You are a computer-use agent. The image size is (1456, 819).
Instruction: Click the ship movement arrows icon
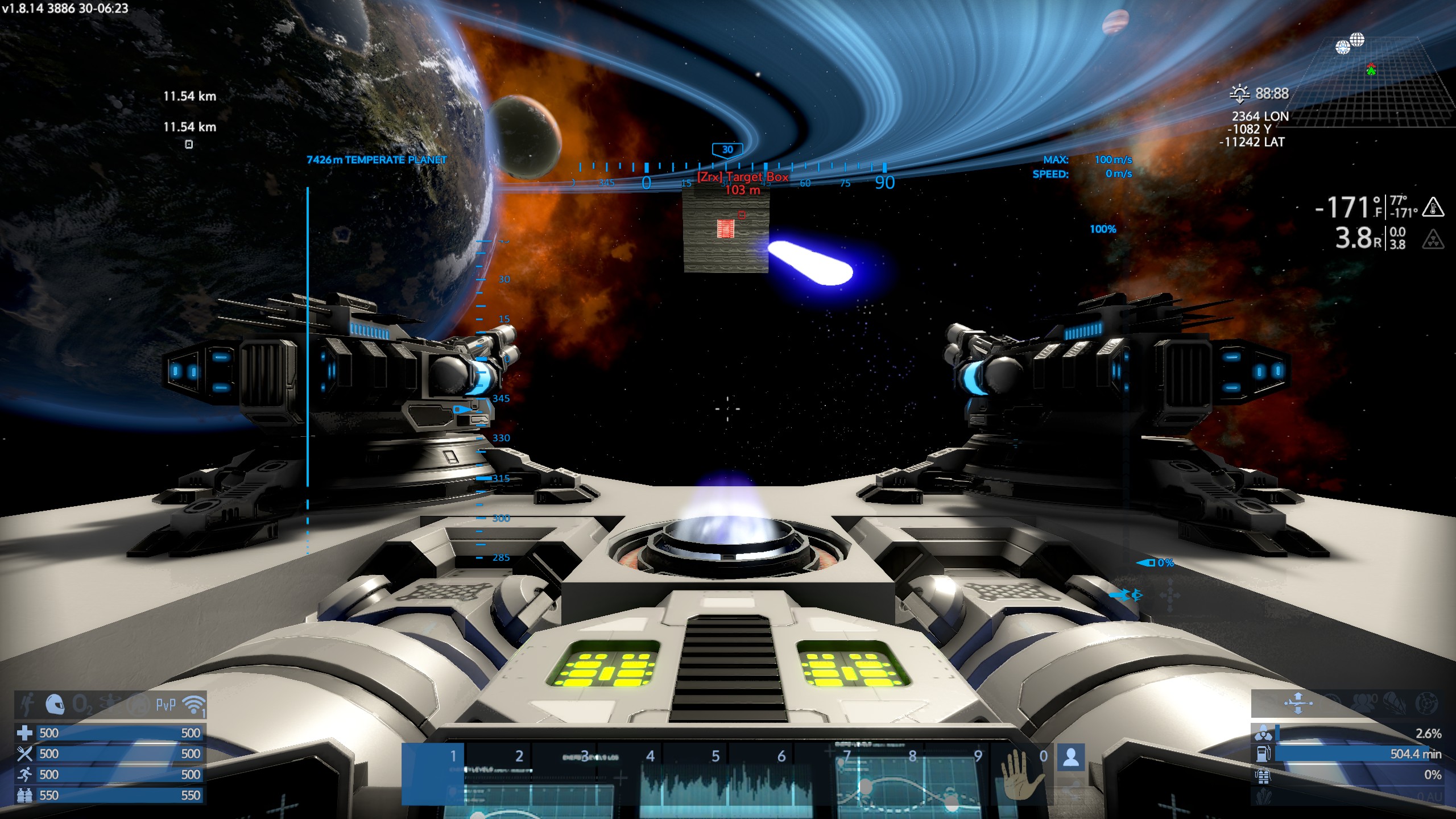[x=1298, y=703]
